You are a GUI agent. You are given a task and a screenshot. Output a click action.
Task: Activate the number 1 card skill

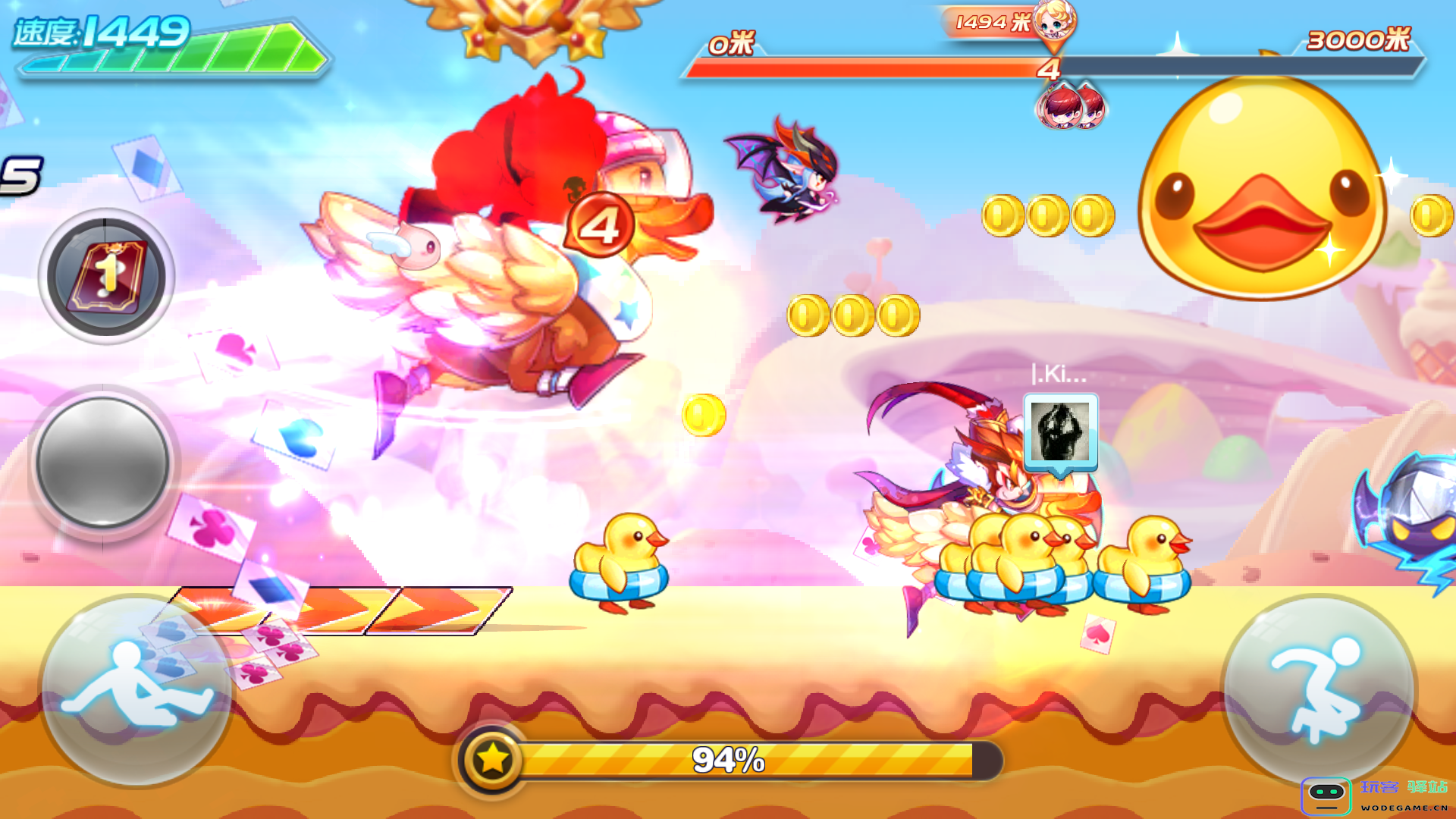(106, 277)
